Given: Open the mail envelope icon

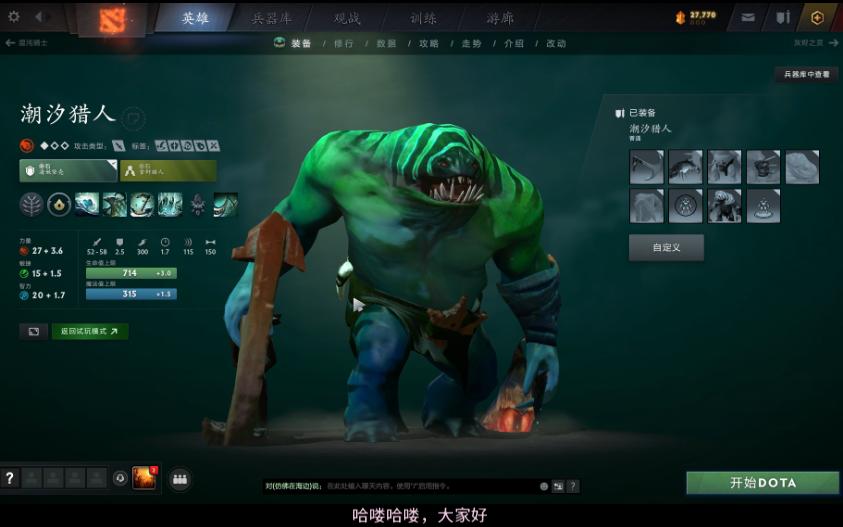Looking at the screenshot, I should pos(748,18).
